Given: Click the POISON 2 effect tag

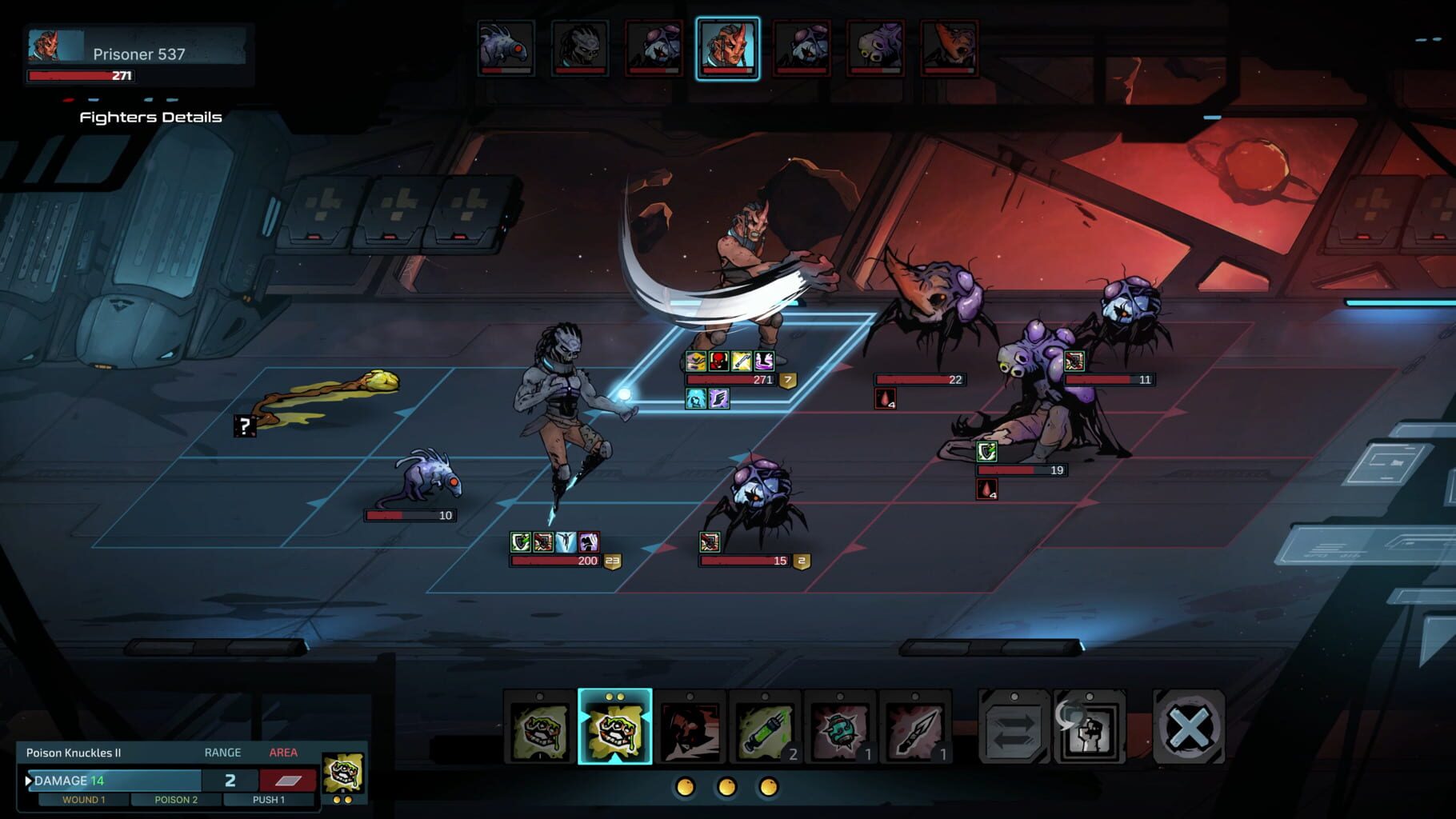Looking at the screenshot, I should 174,799.
